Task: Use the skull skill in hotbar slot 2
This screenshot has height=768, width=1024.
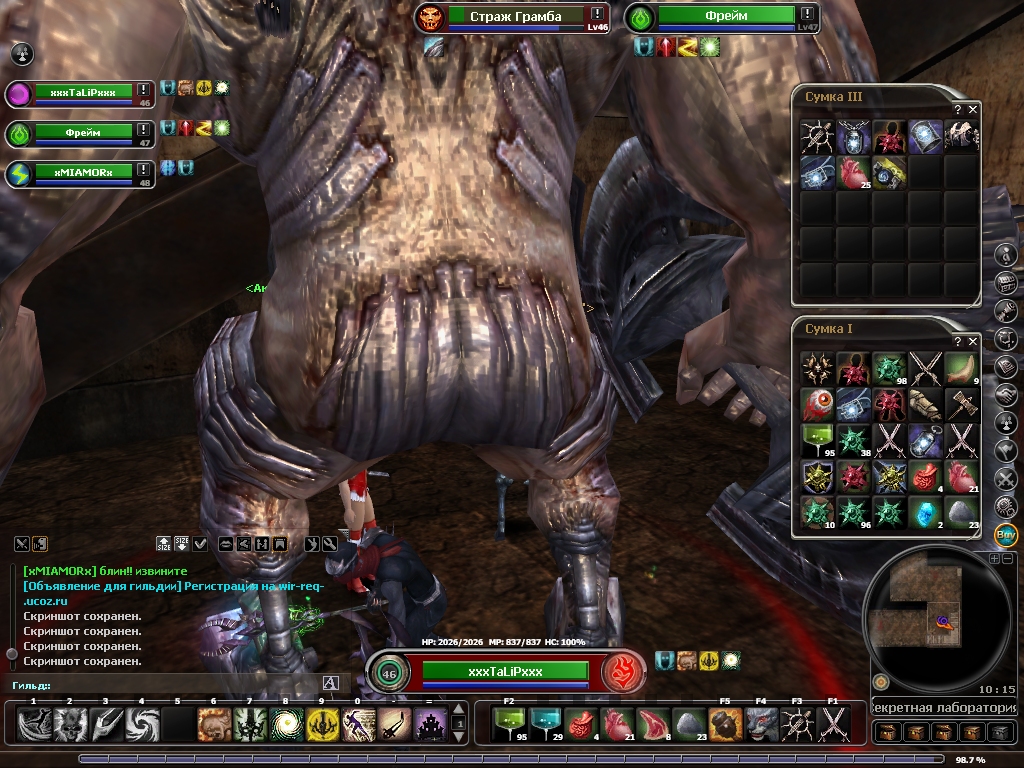Action: point(69,723)
